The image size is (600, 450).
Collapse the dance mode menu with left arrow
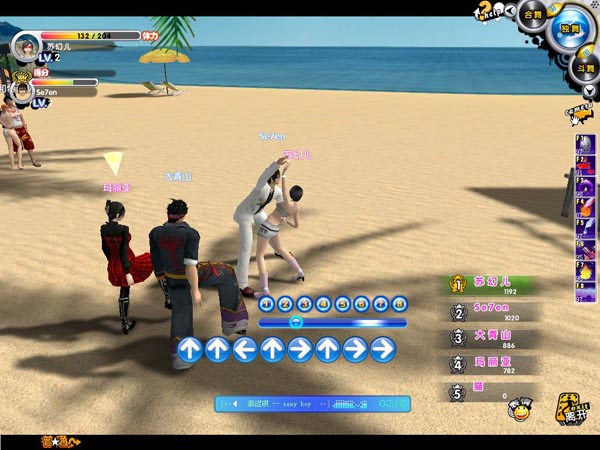pos(511,10)
